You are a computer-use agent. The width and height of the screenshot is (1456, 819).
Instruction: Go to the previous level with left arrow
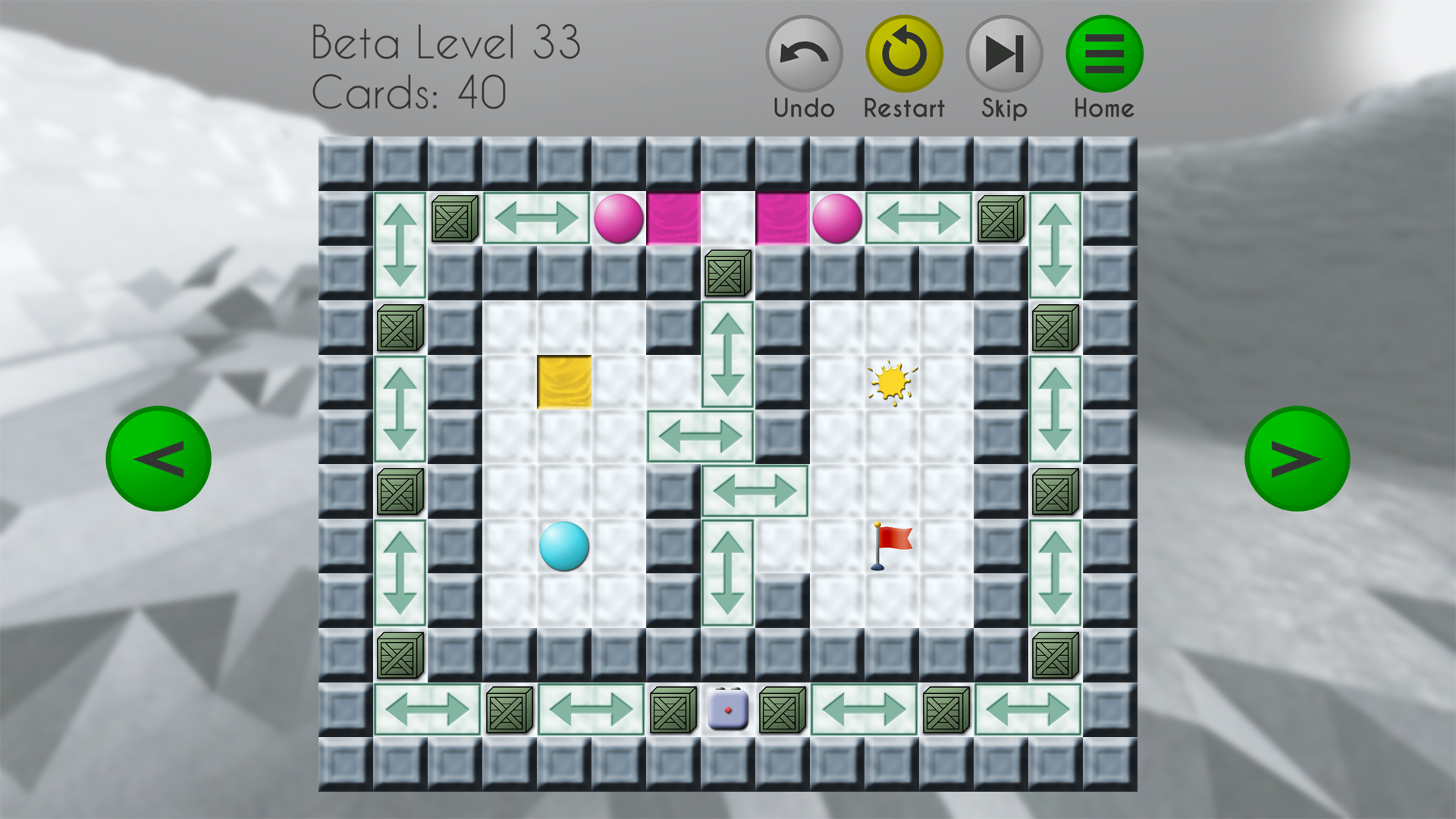pos(158,459)
